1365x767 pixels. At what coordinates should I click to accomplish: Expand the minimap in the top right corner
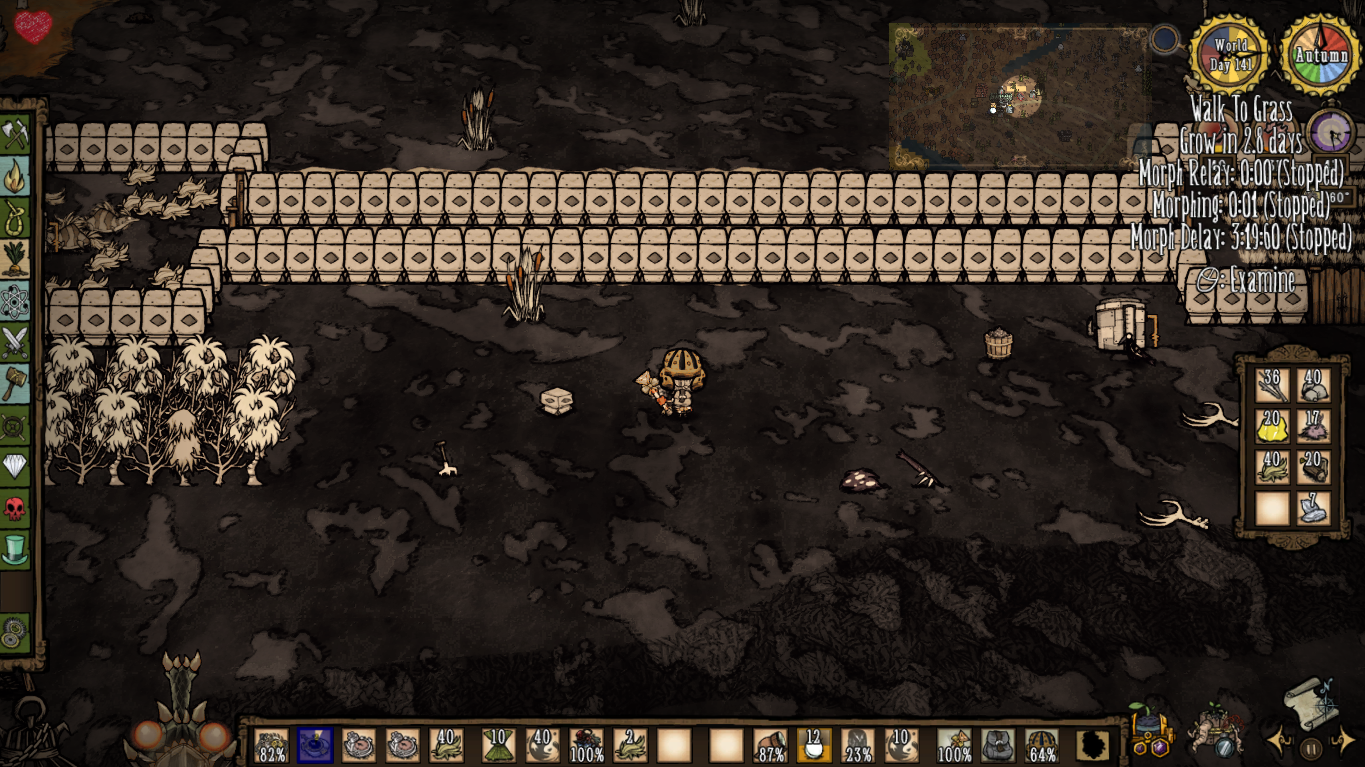pyautogui.click(x=1020, y=95)
